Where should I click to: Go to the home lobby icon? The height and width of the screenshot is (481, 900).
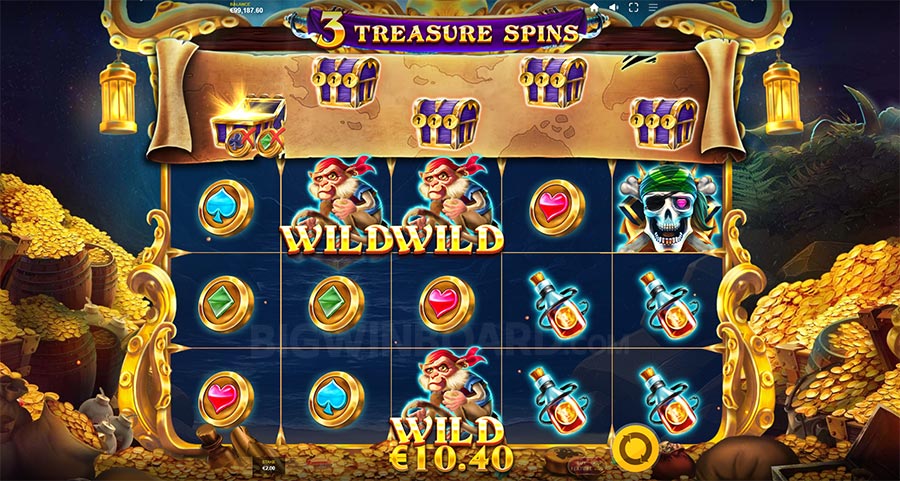(x=593, y=7)
